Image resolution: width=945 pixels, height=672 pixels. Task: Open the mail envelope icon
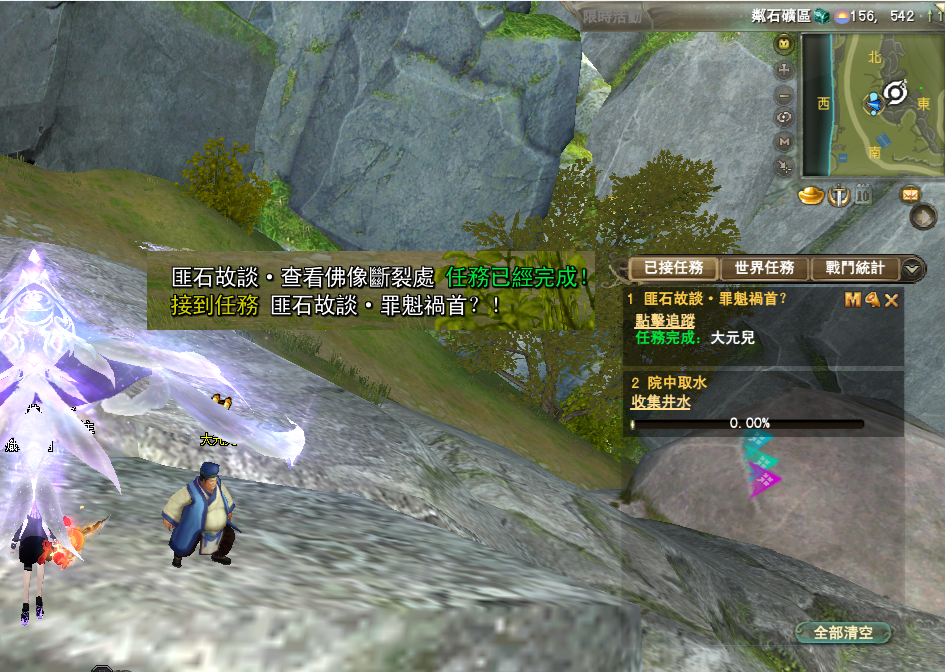[911, 194]
